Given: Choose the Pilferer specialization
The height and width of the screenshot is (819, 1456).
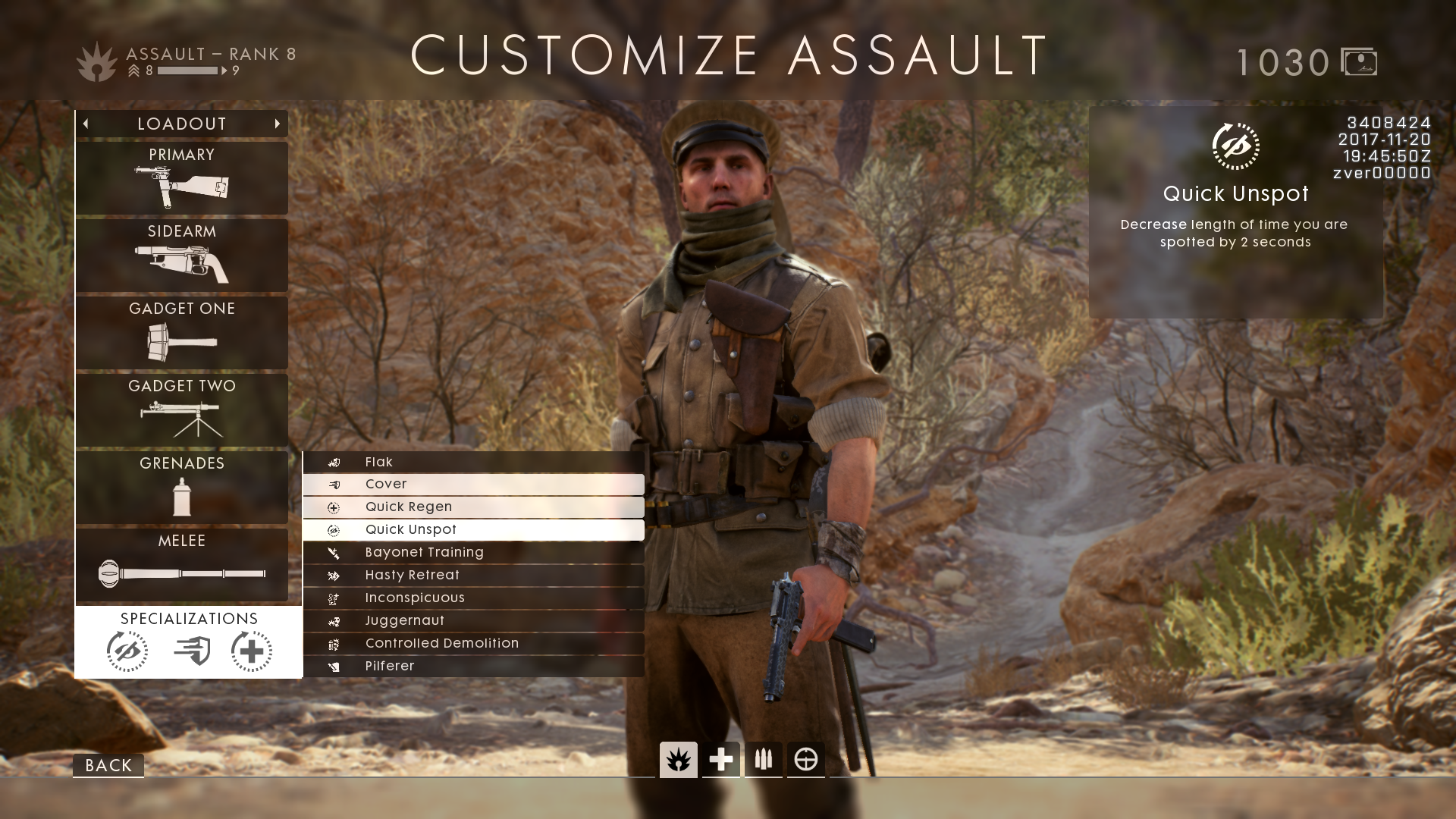Looking at the screenshot, I should 473,666.
